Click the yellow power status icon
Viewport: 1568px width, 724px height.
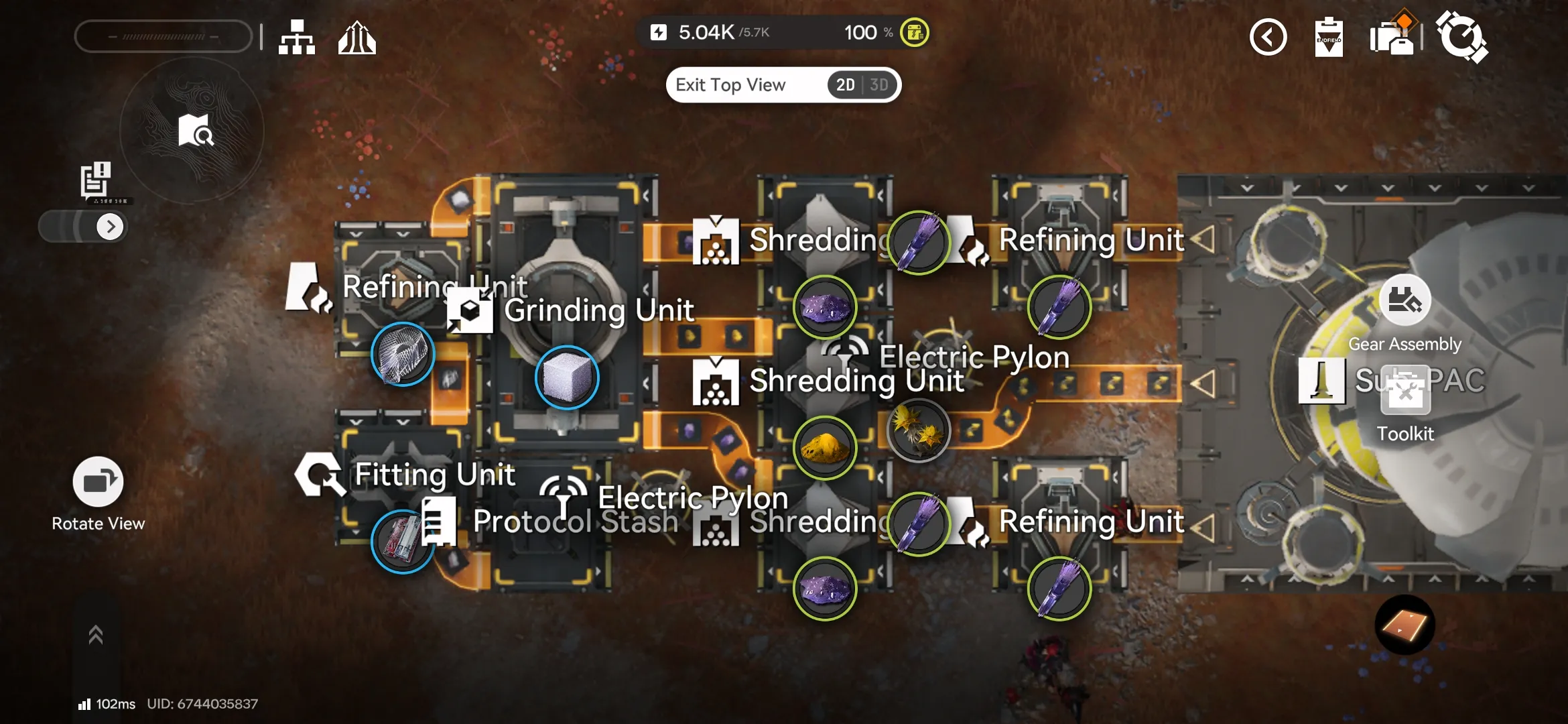pyautogui.click(x=914, y=32)
